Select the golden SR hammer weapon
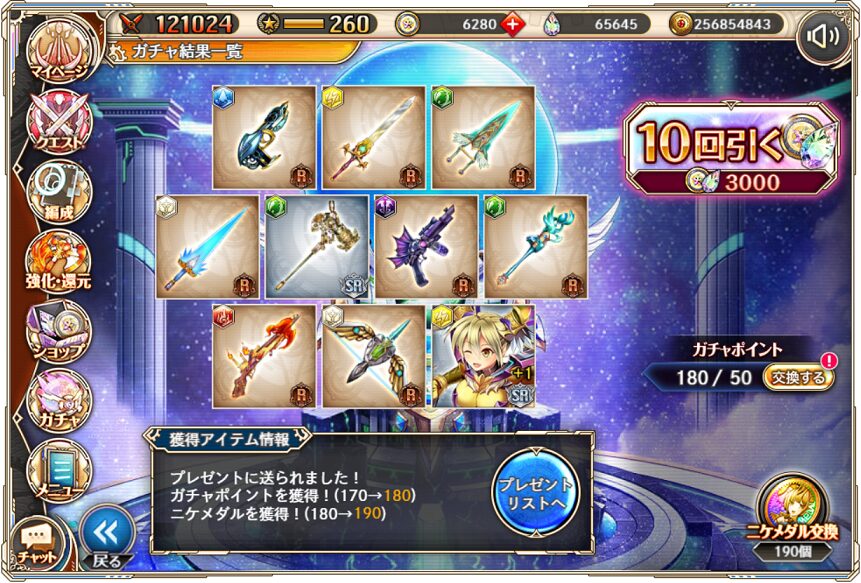This screenshot has width=861, height=583. 315,246
